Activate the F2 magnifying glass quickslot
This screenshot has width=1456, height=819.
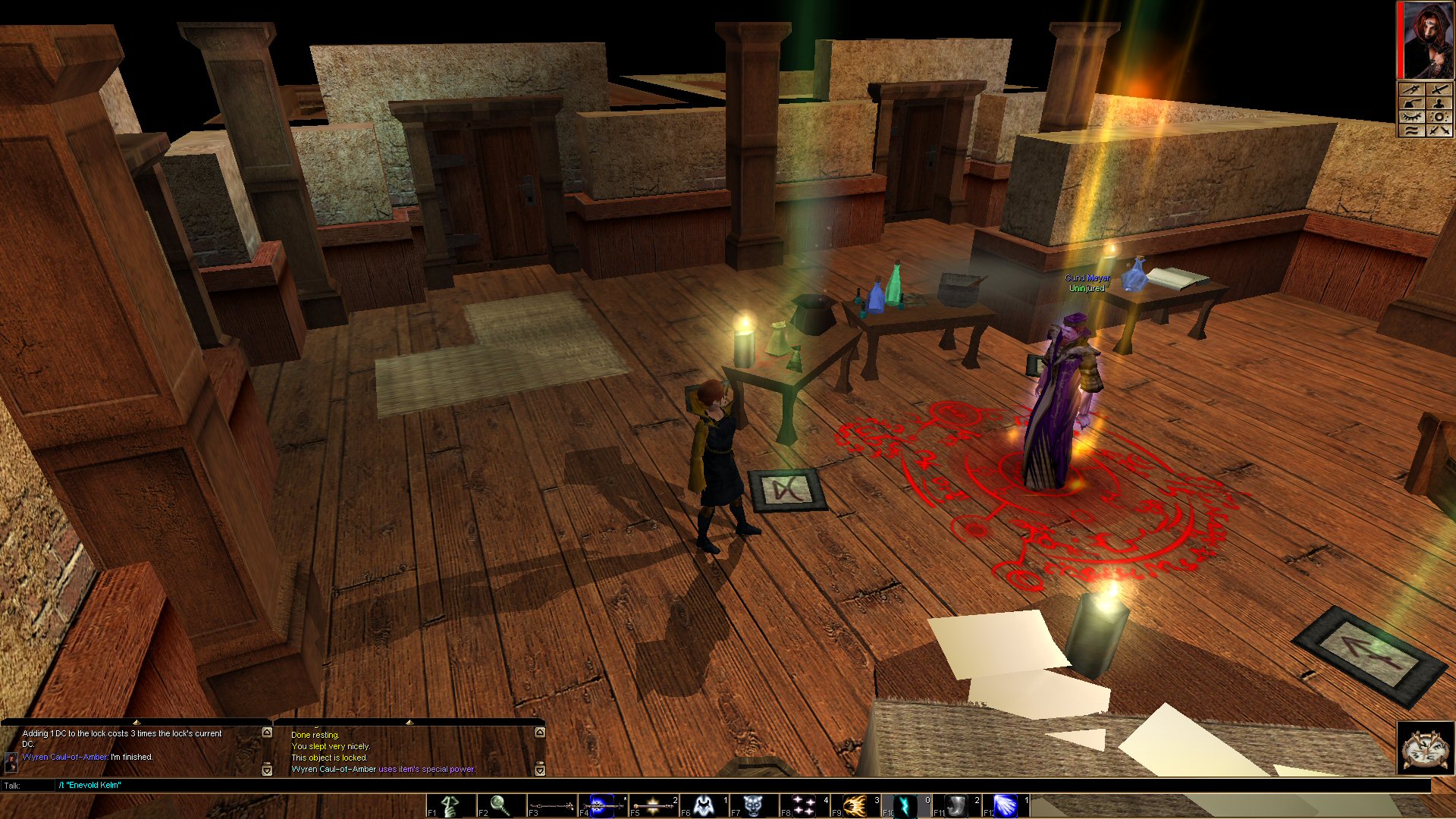point(500,805)
